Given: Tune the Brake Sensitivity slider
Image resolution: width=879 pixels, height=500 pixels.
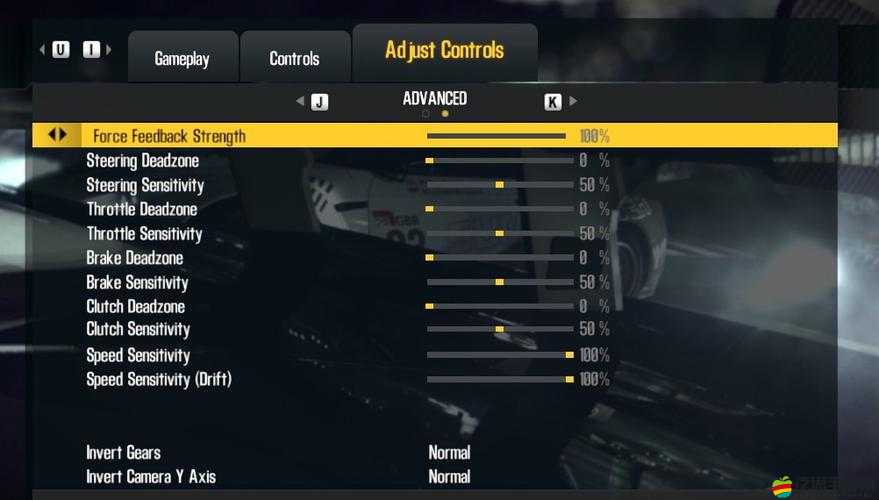Looking at the screenshot, I should [499, 282].
